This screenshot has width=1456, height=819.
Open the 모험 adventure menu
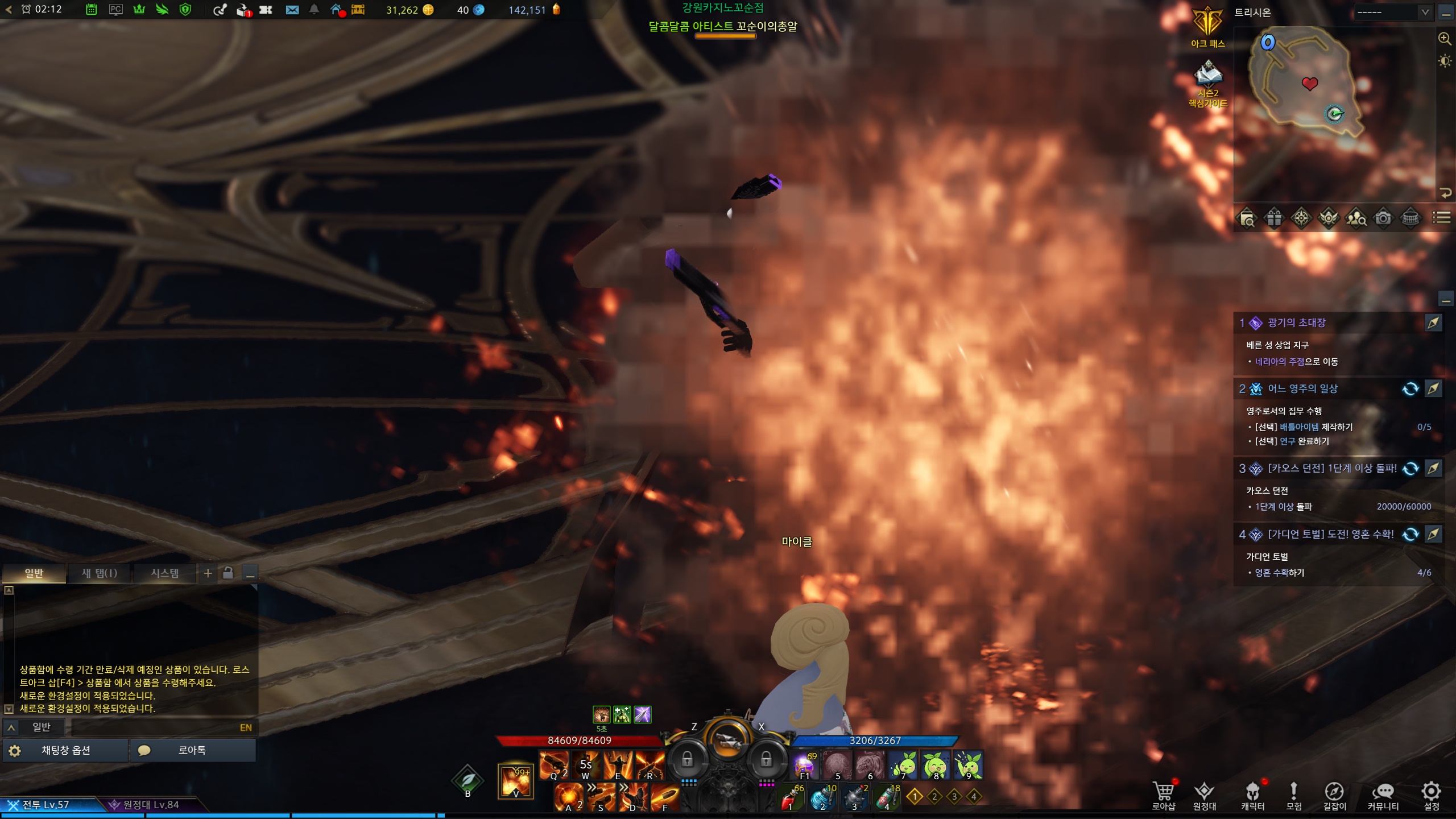[1293, 795]
